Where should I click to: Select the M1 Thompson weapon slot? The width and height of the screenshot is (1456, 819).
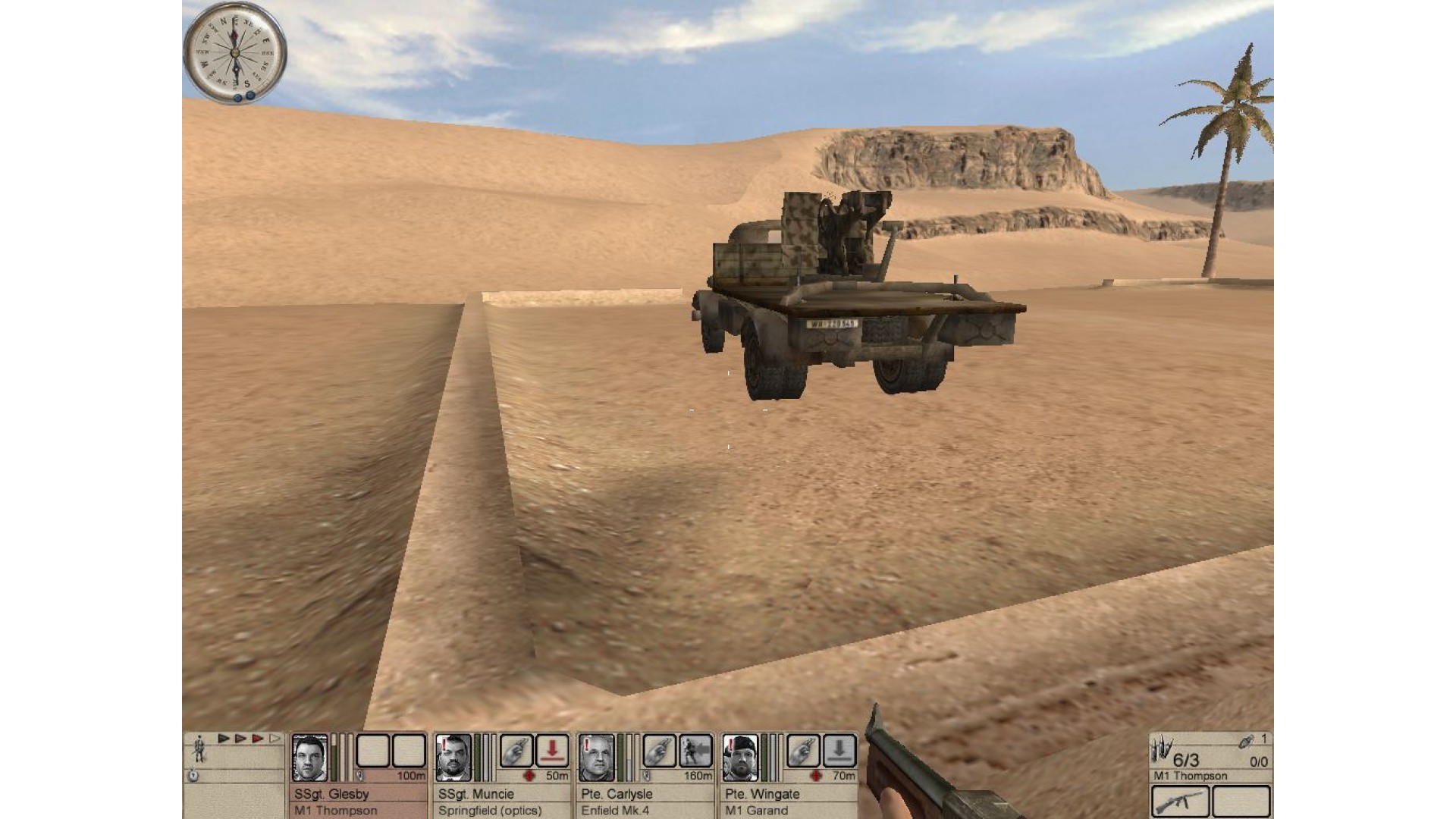[x=1180, y=801]
